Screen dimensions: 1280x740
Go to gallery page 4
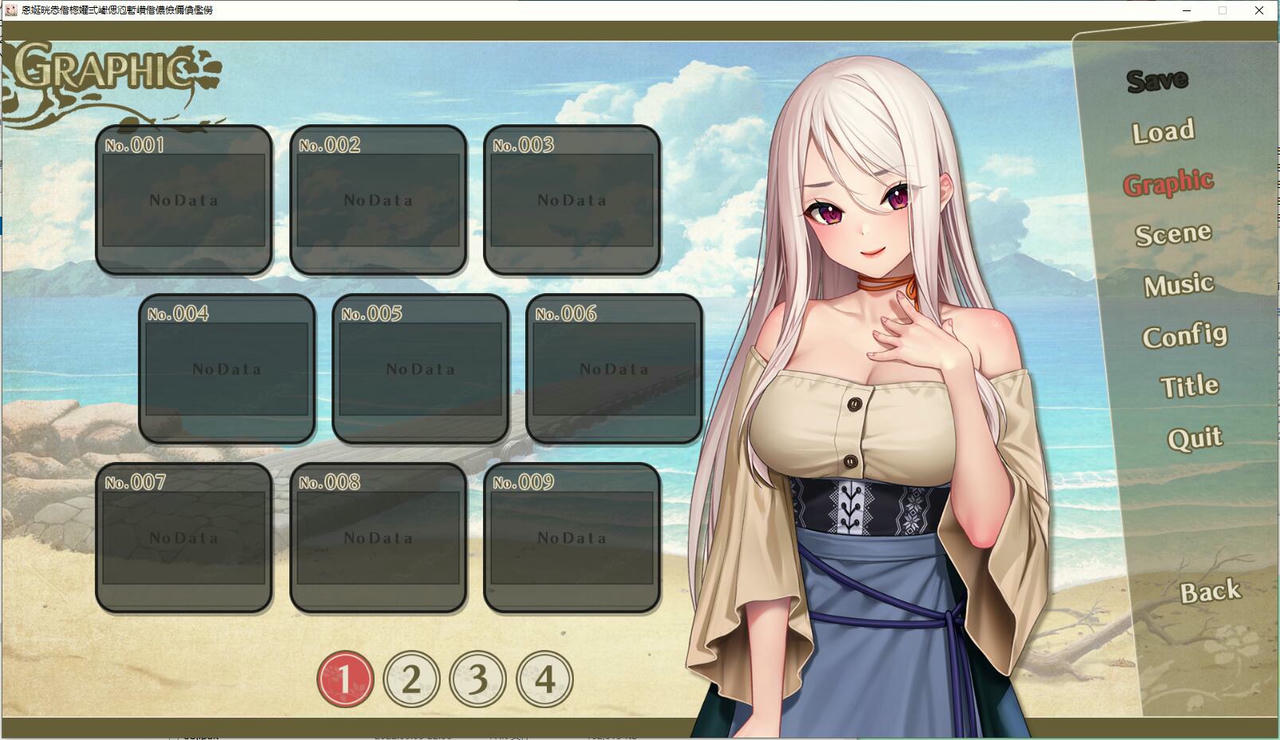[545, 680]
